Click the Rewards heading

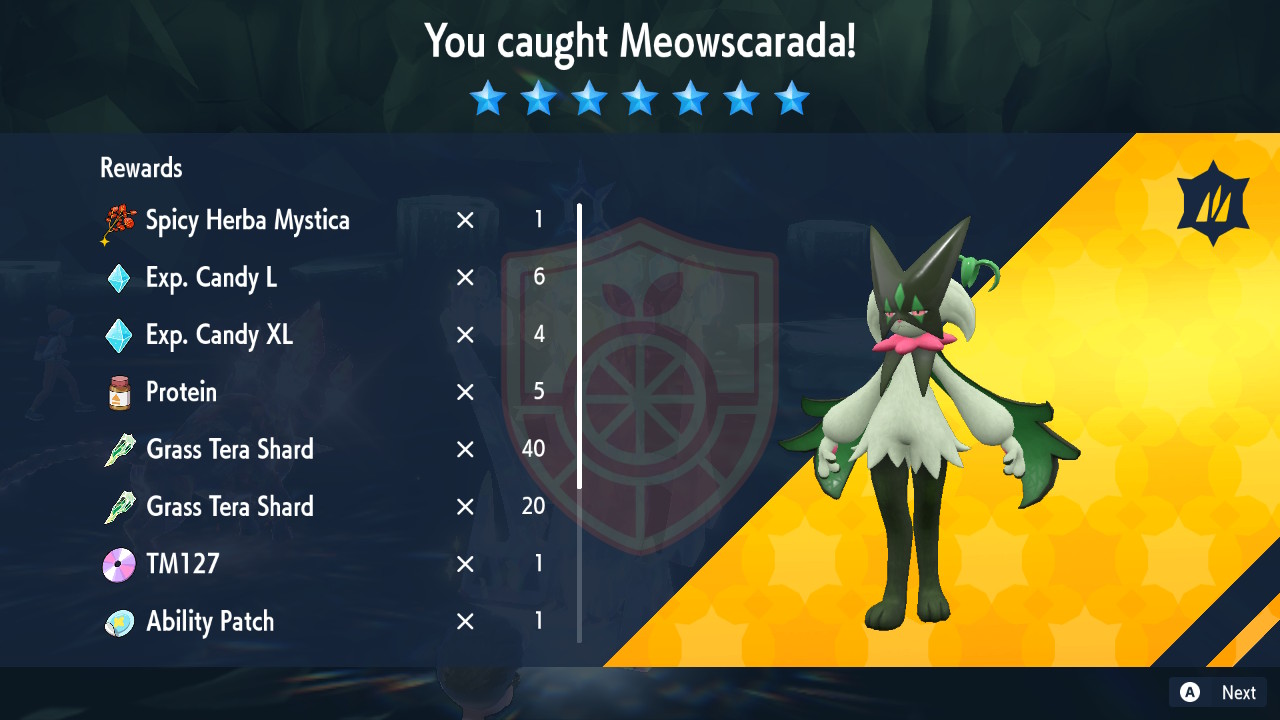pos(140,168)
